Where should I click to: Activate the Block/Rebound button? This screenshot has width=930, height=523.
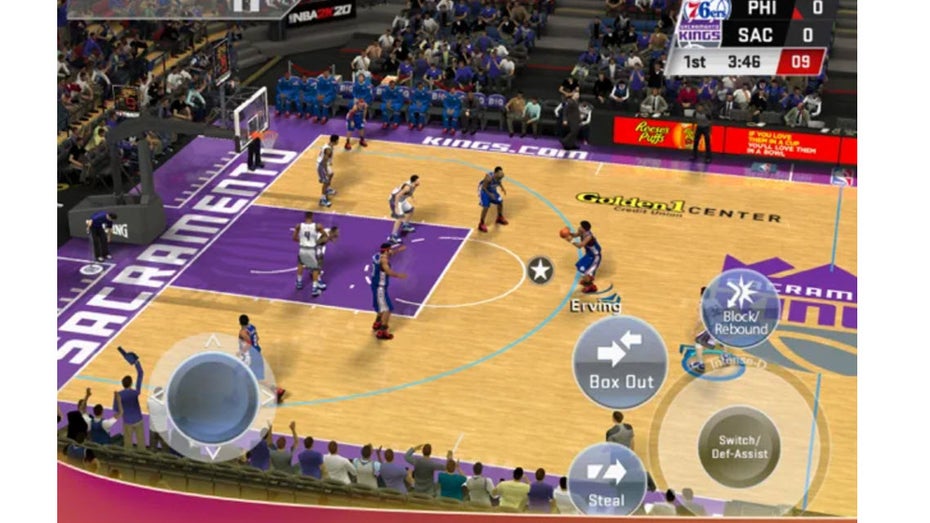click(x=740, y=308)
